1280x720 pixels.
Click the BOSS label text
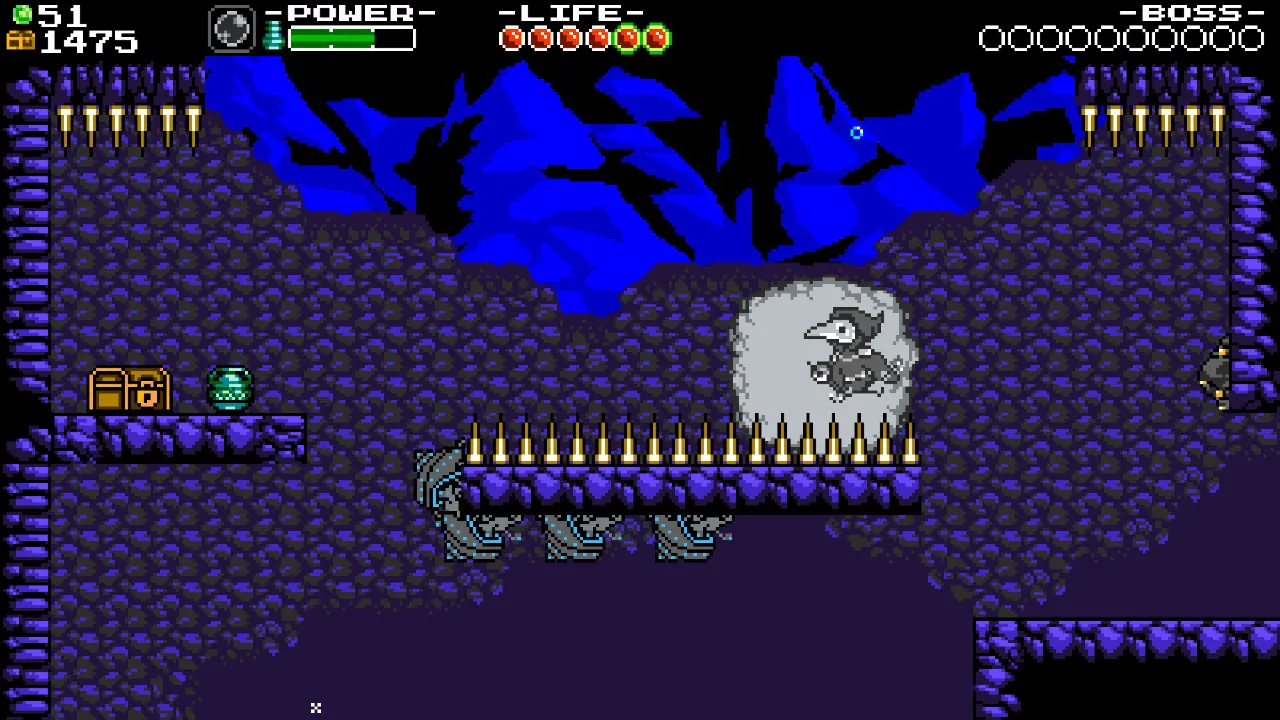click(x=1191, y=13)
